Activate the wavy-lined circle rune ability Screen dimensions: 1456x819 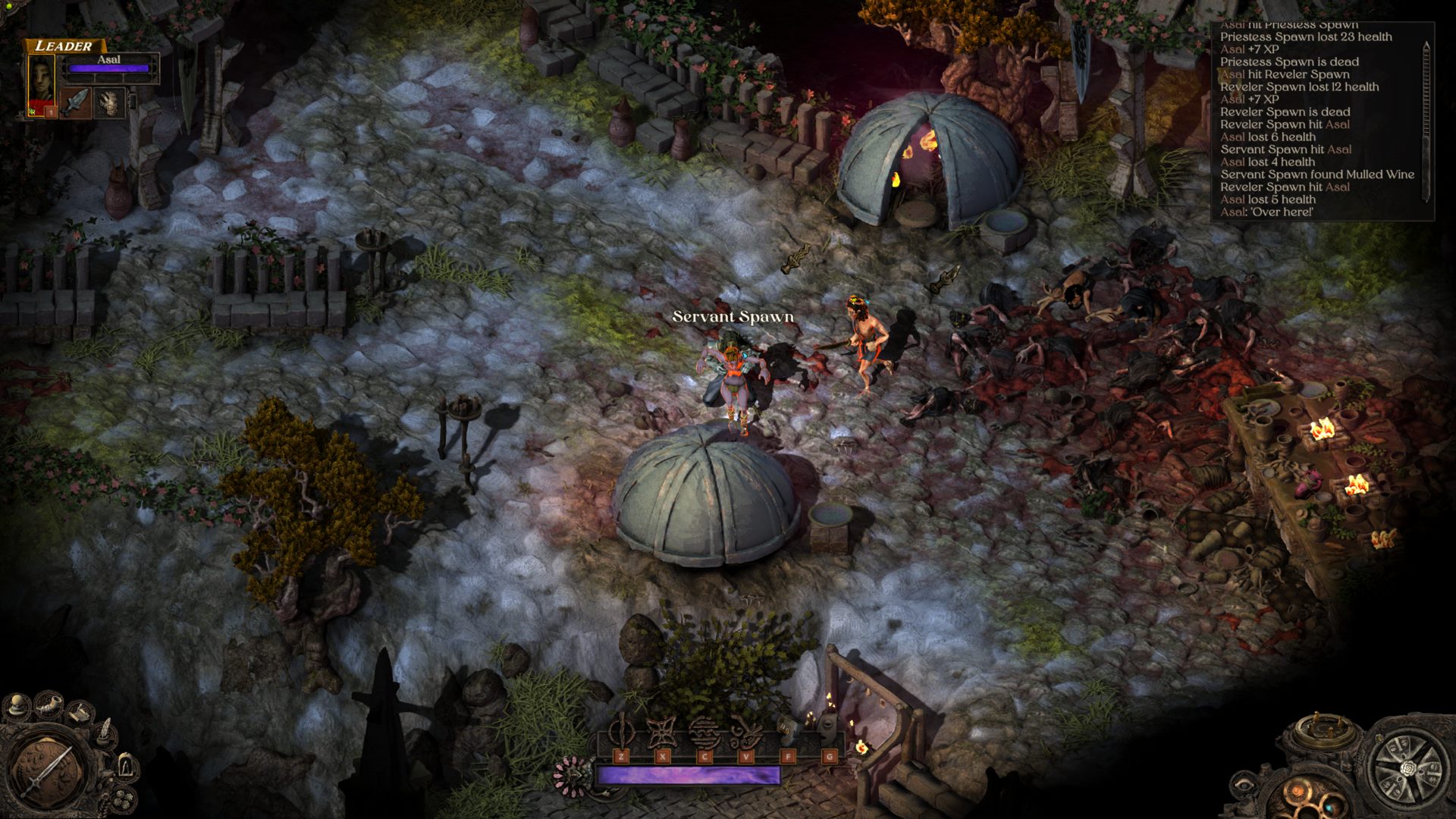tap(704, 732)
